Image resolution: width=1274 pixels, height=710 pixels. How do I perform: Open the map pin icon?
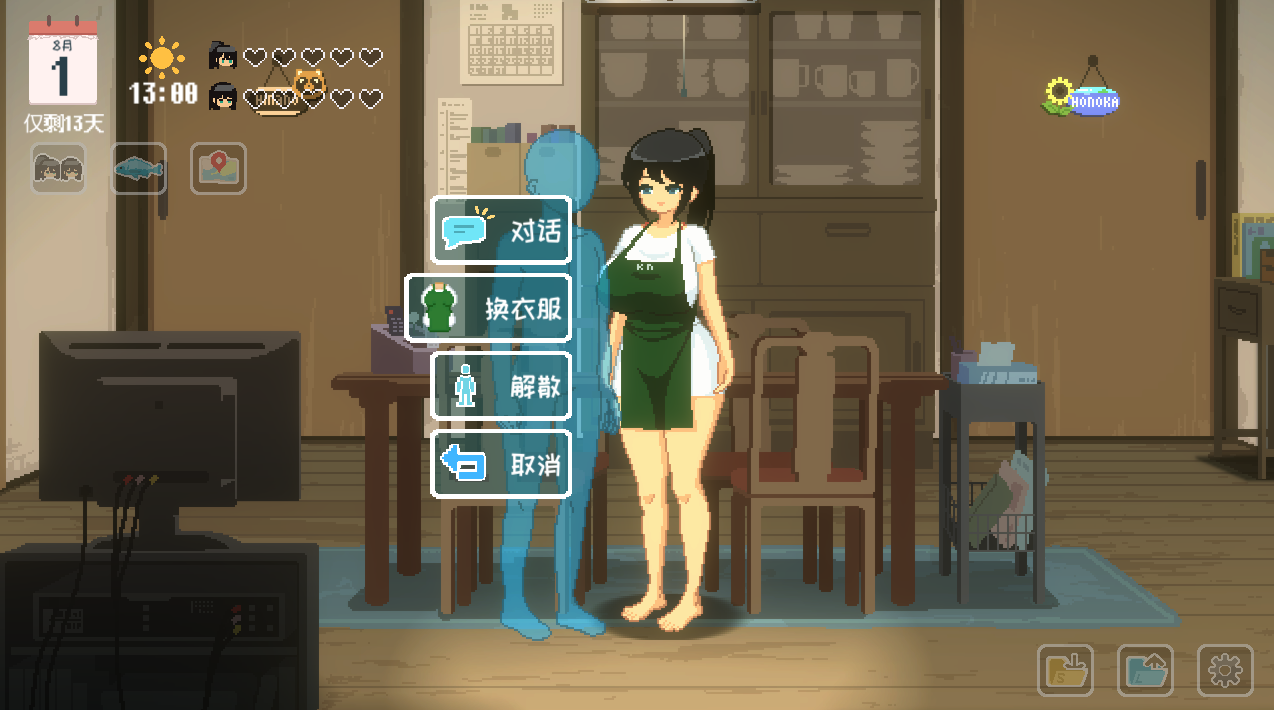click(x=218, y=168)
